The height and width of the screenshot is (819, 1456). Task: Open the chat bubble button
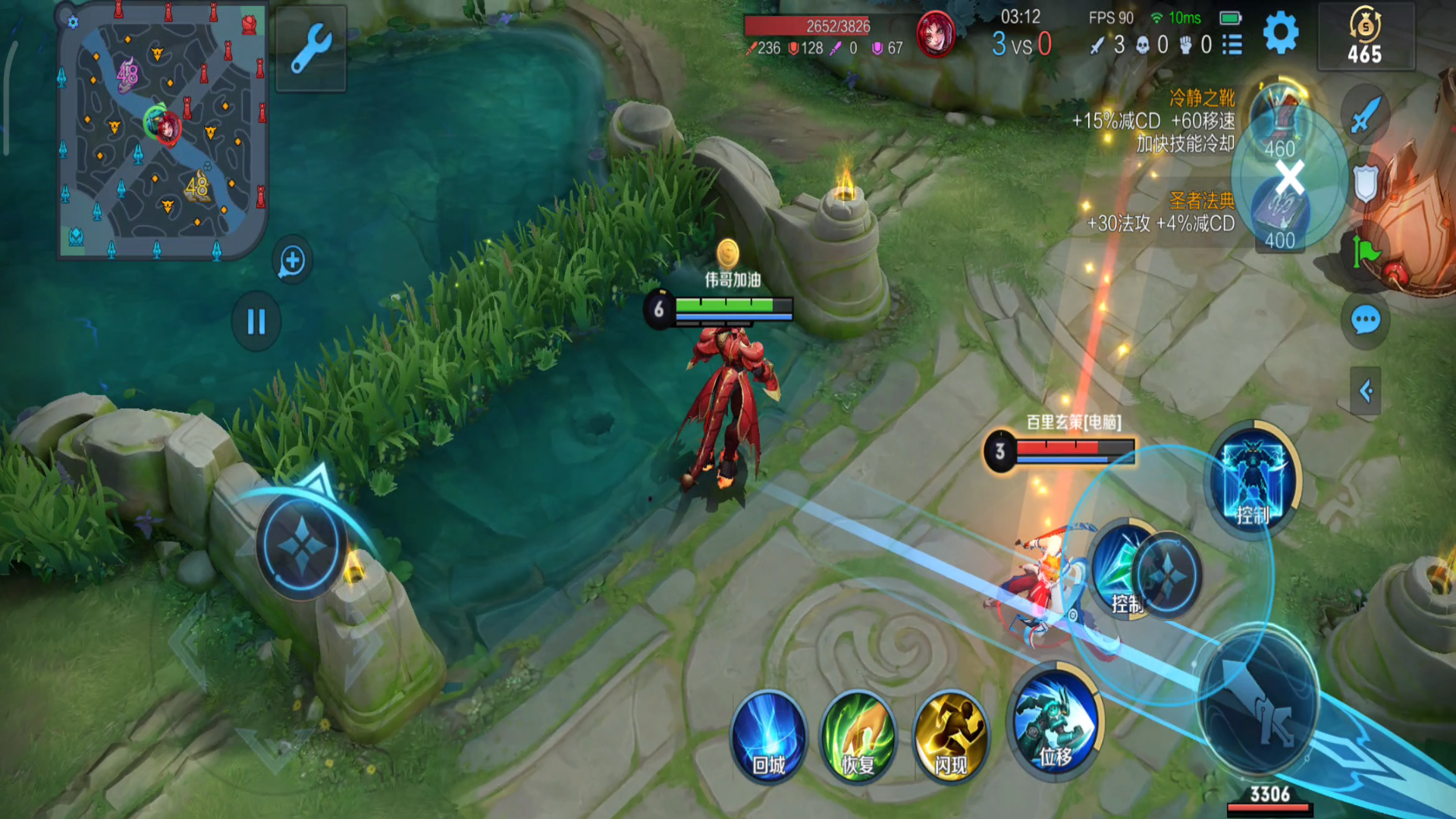tap(1365, 320)
